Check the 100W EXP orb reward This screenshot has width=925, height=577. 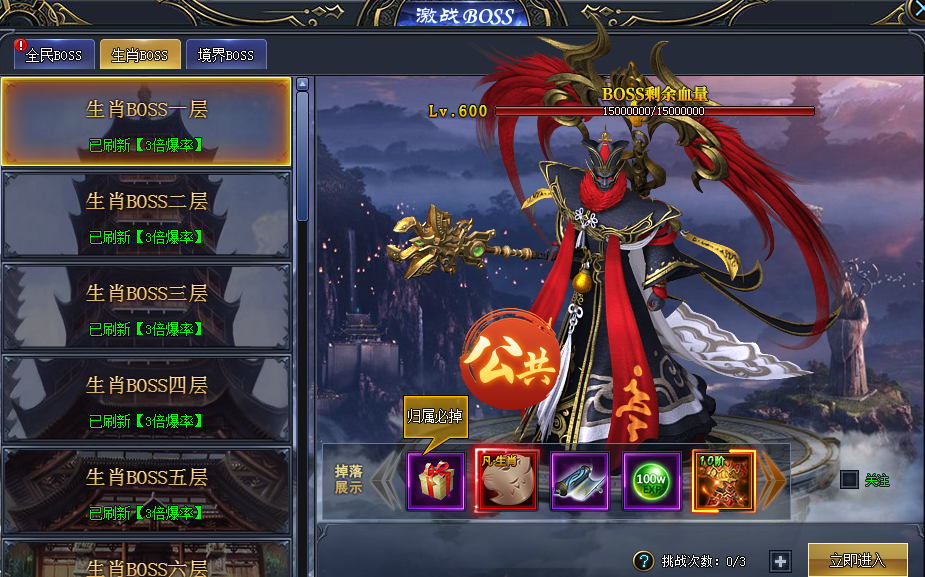pyautogui.click(x=652, y=481)
